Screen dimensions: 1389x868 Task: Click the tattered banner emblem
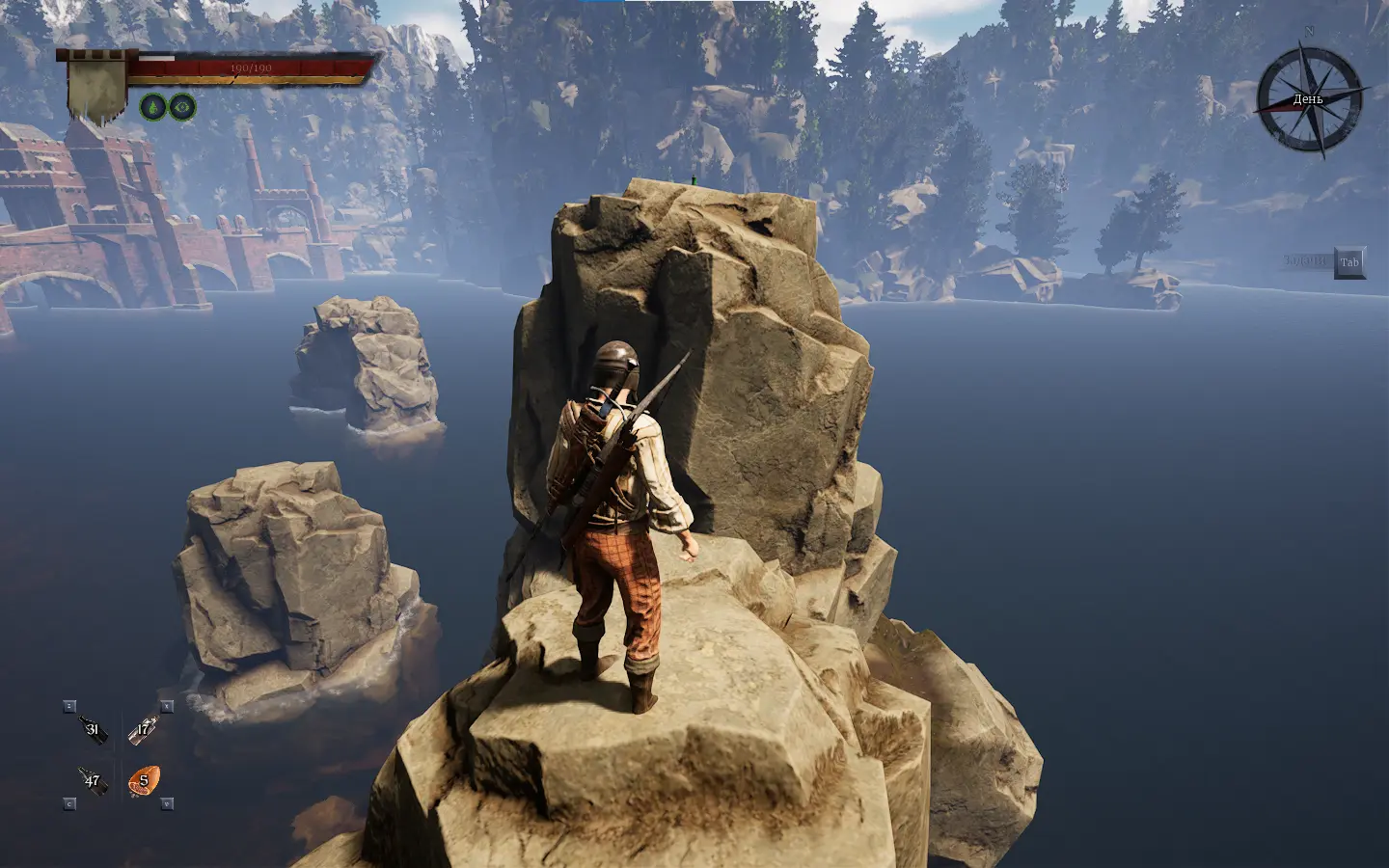pos(96,87)
